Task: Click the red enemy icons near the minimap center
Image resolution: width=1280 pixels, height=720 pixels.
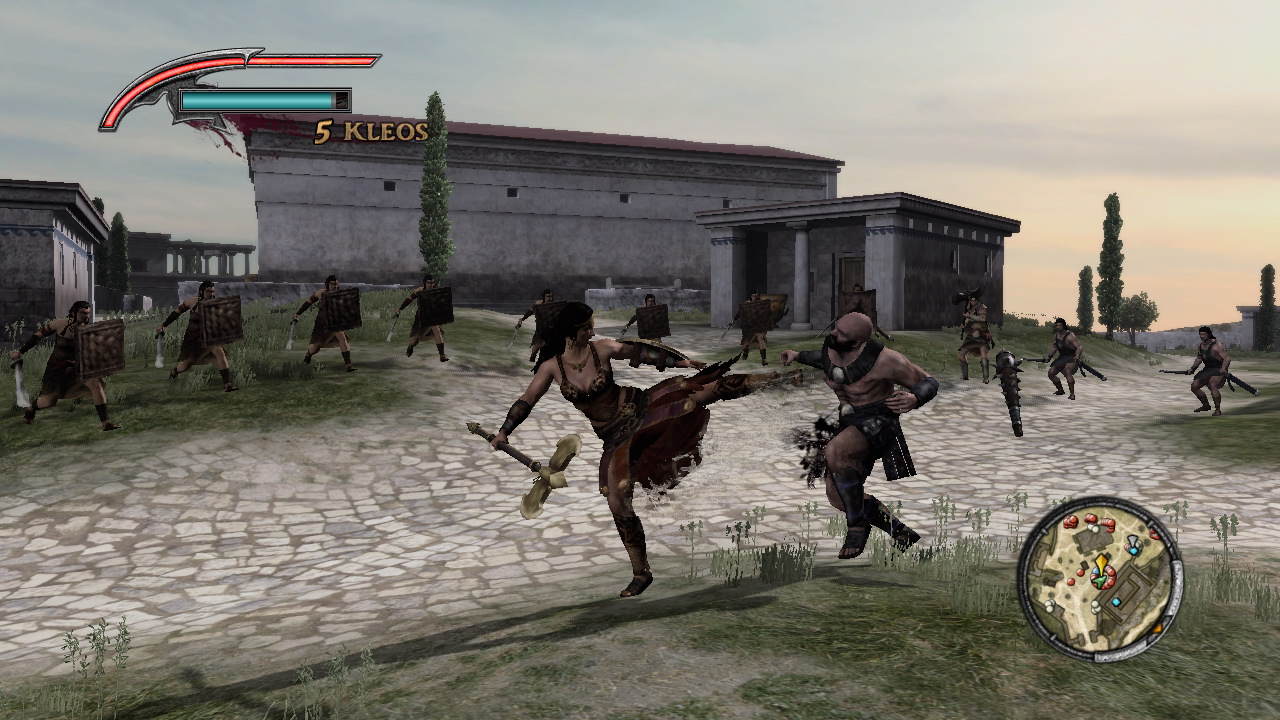Action: (1109, 576)
